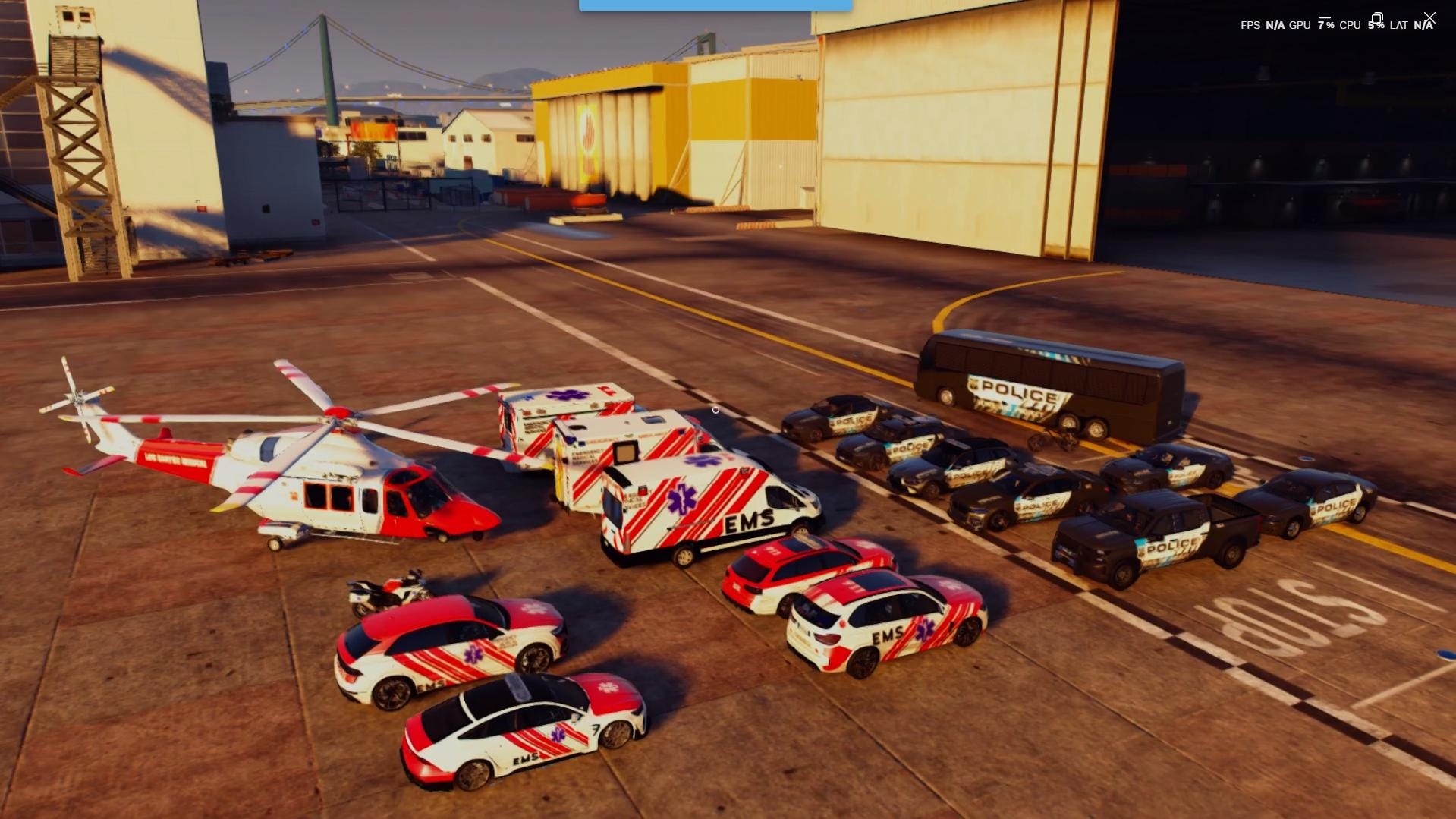Select the GPU usage indicator
Viewport: 1456px width, 819px height.
(1300, 25)
